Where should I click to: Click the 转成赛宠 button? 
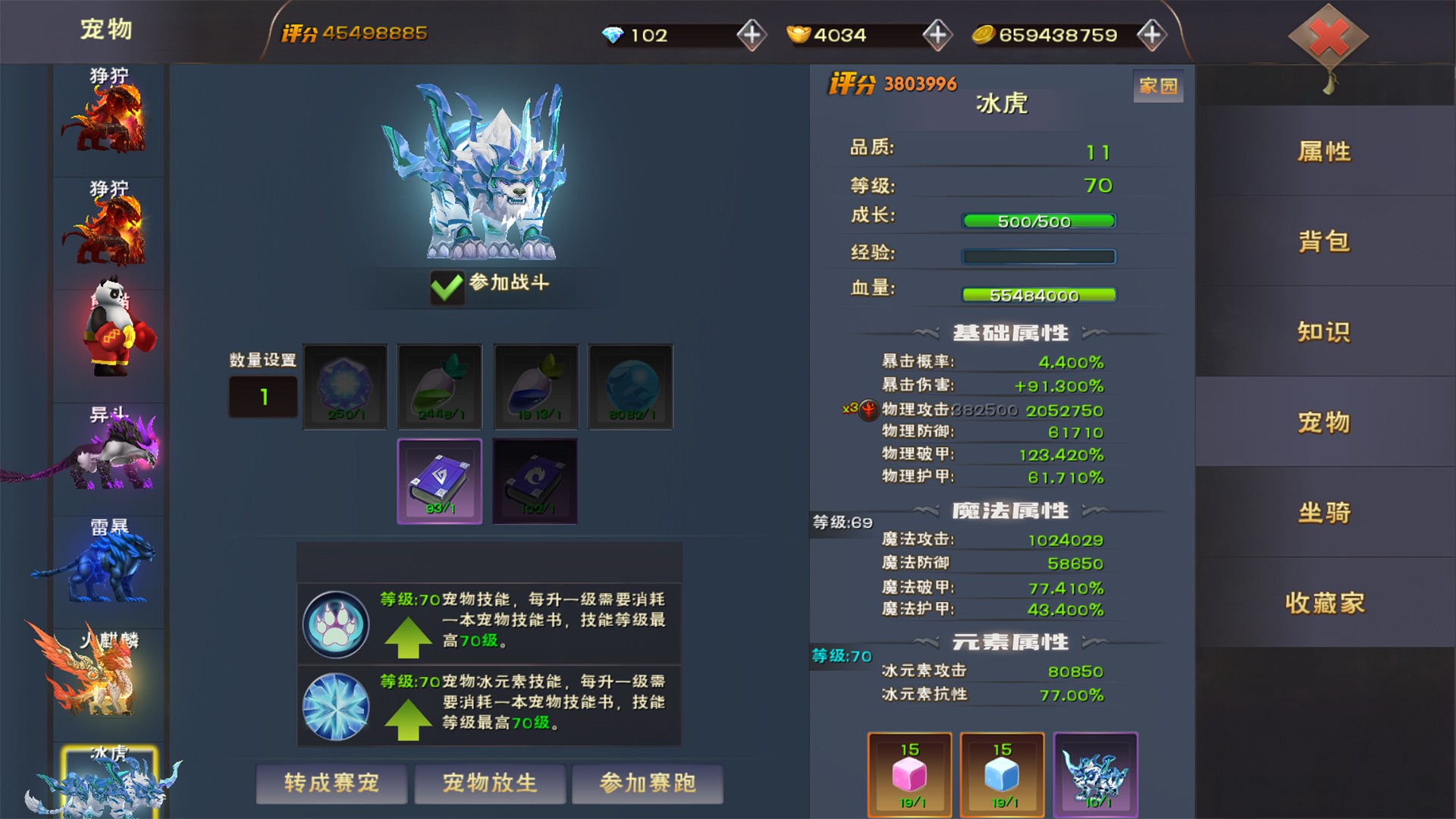pos(331,783)
